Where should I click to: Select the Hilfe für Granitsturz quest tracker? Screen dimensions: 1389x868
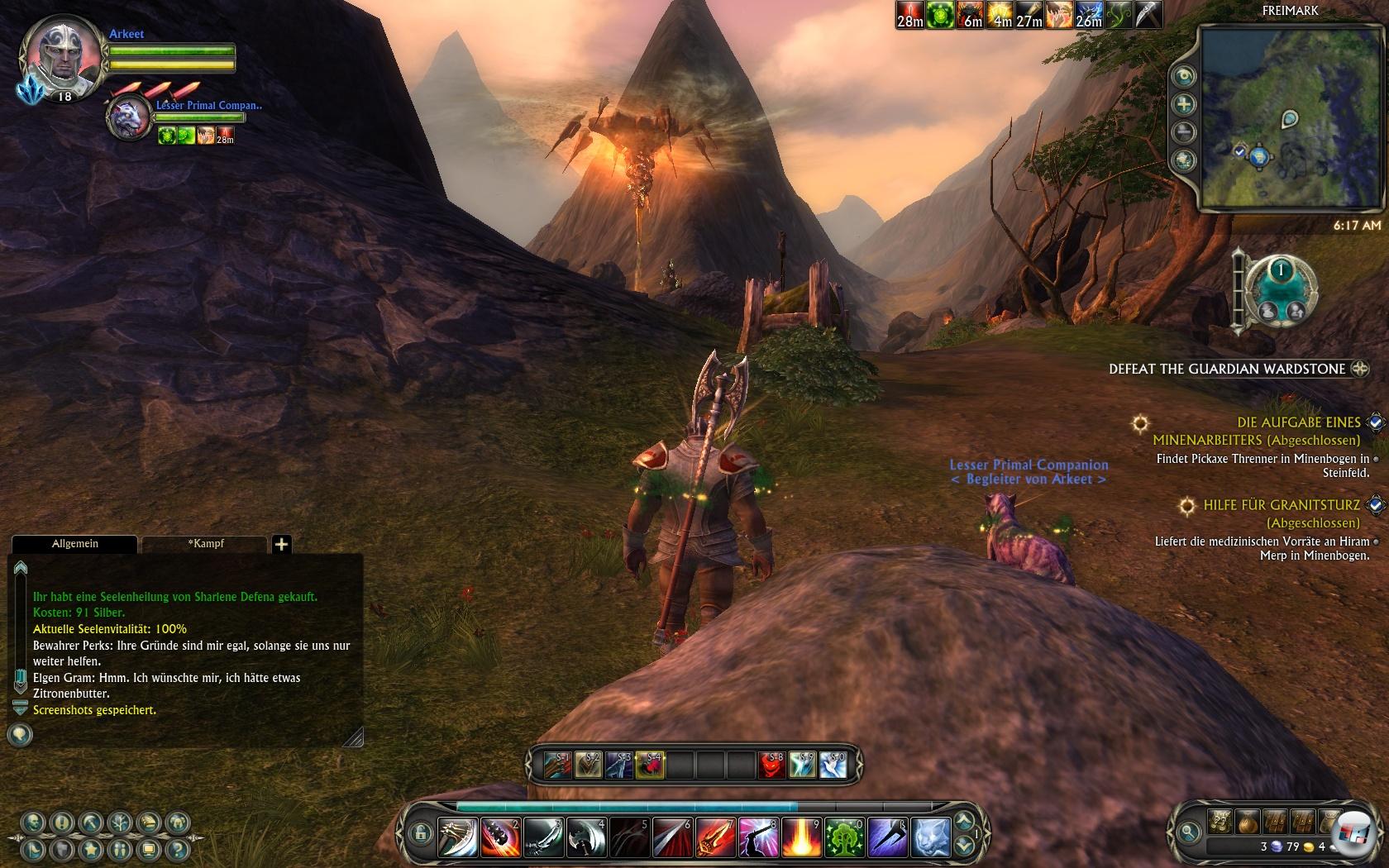(1282, 505)
